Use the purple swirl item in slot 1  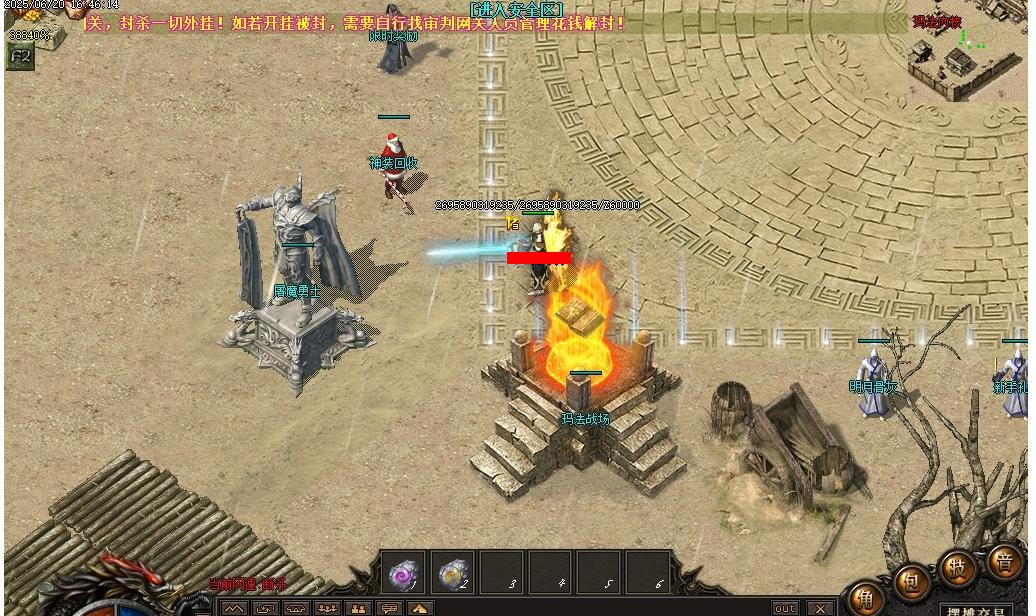point(403,573)
